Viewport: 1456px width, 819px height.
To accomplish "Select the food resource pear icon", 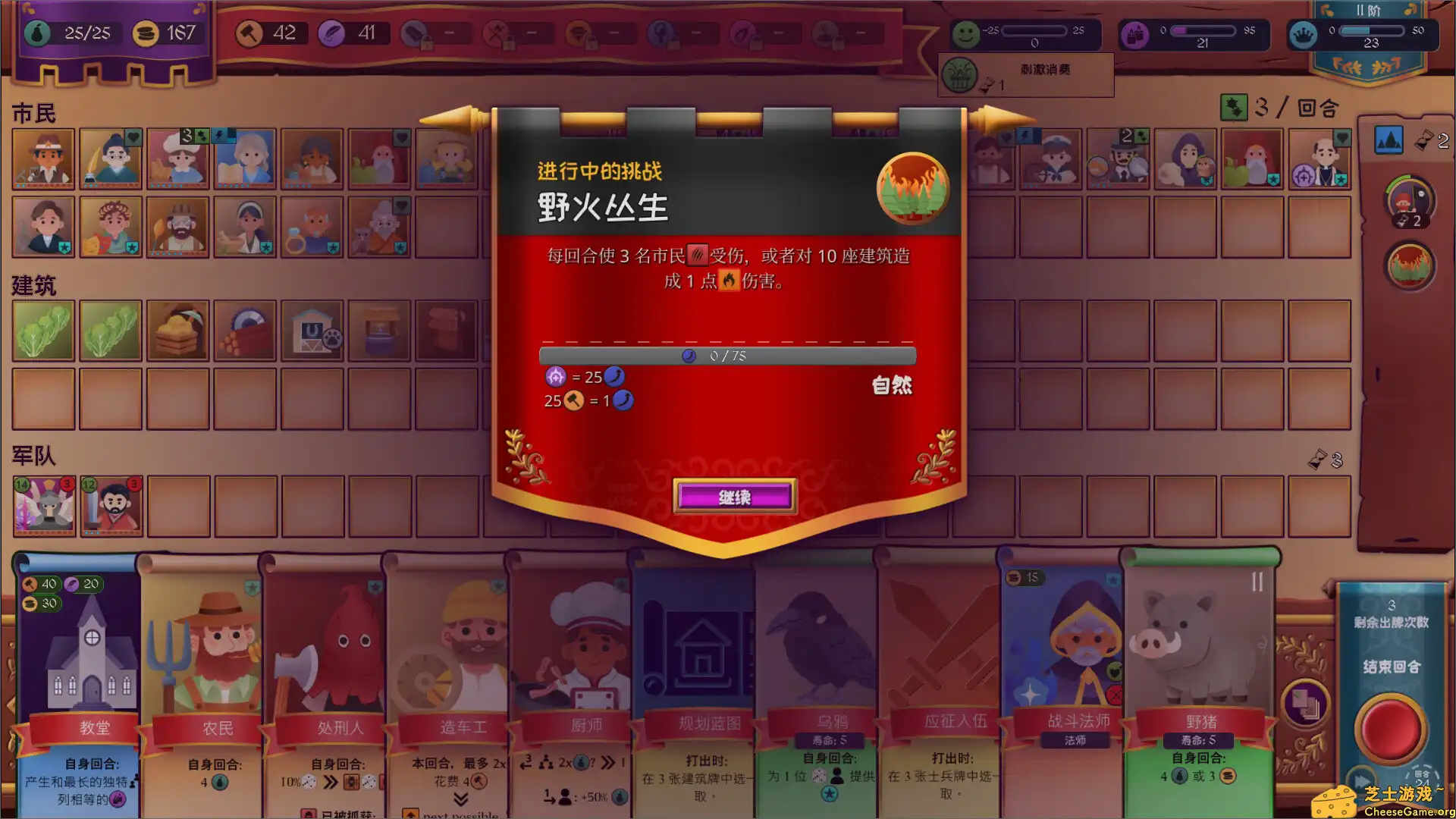I will tap(36, 33).
